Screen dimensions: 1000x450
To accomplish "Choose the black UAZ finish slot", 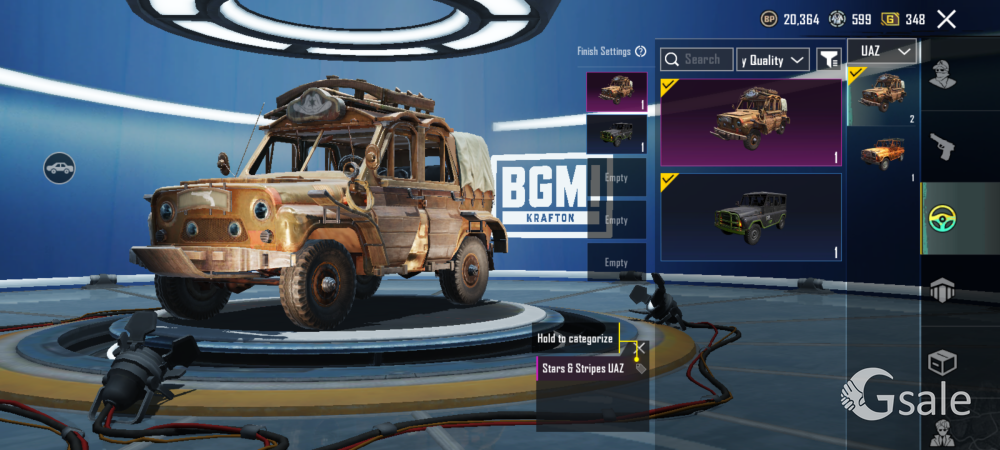I will [616, 133].
